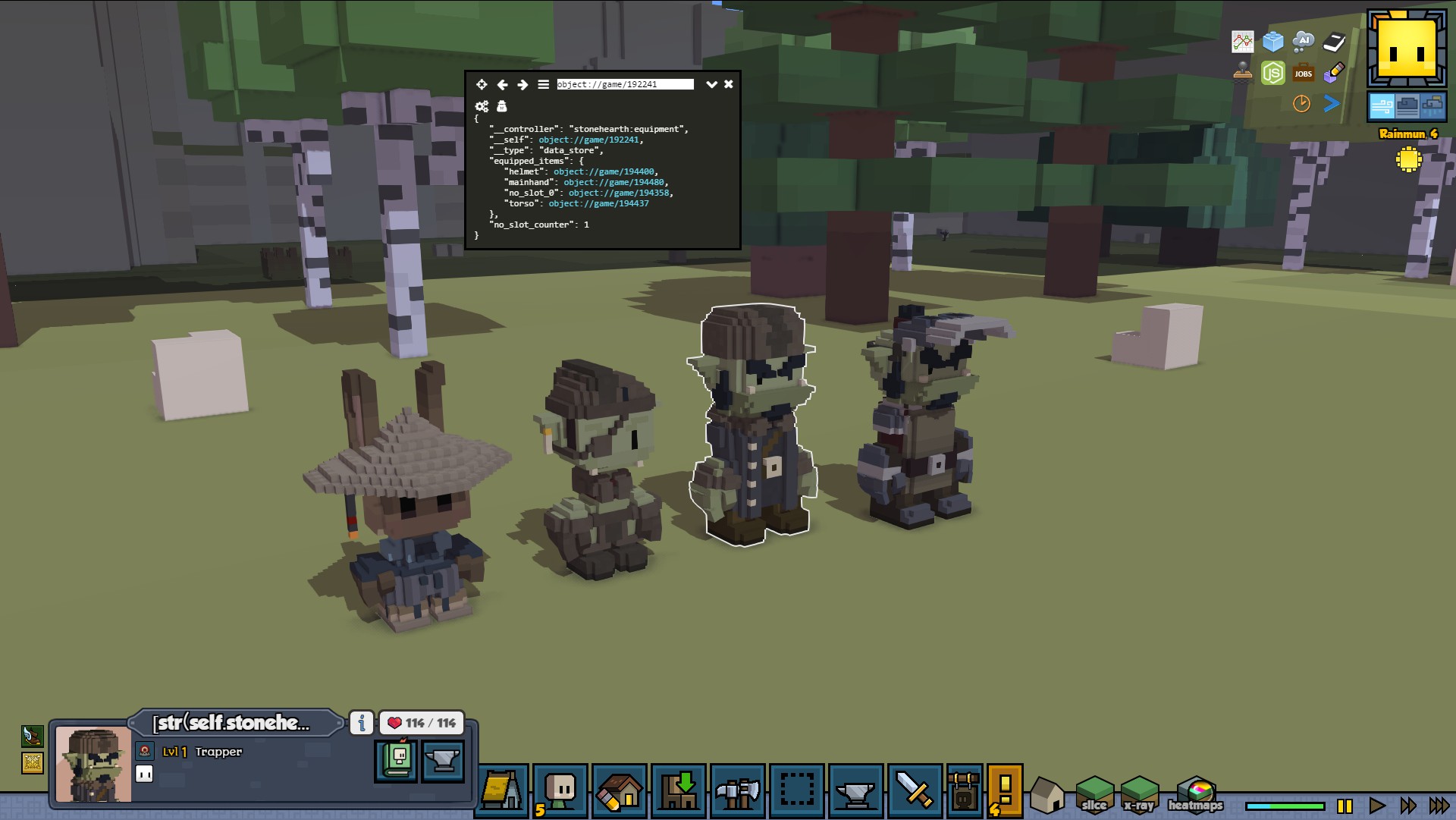Close the object inspector window

pyautogui.click(x=728, y=84)
